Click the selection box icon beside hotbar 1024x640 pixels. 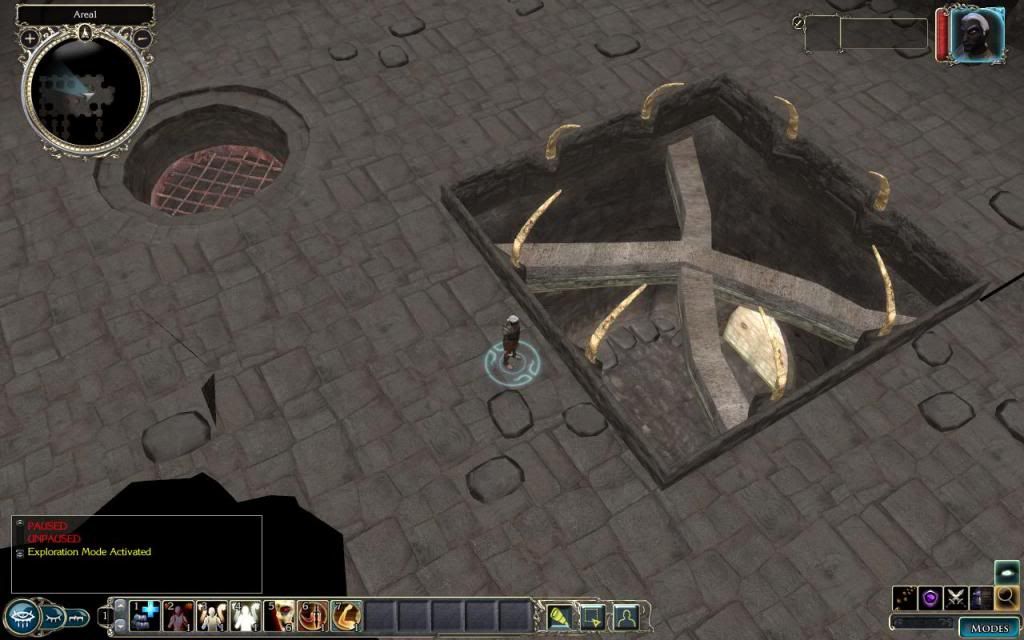tap(592, 615)
